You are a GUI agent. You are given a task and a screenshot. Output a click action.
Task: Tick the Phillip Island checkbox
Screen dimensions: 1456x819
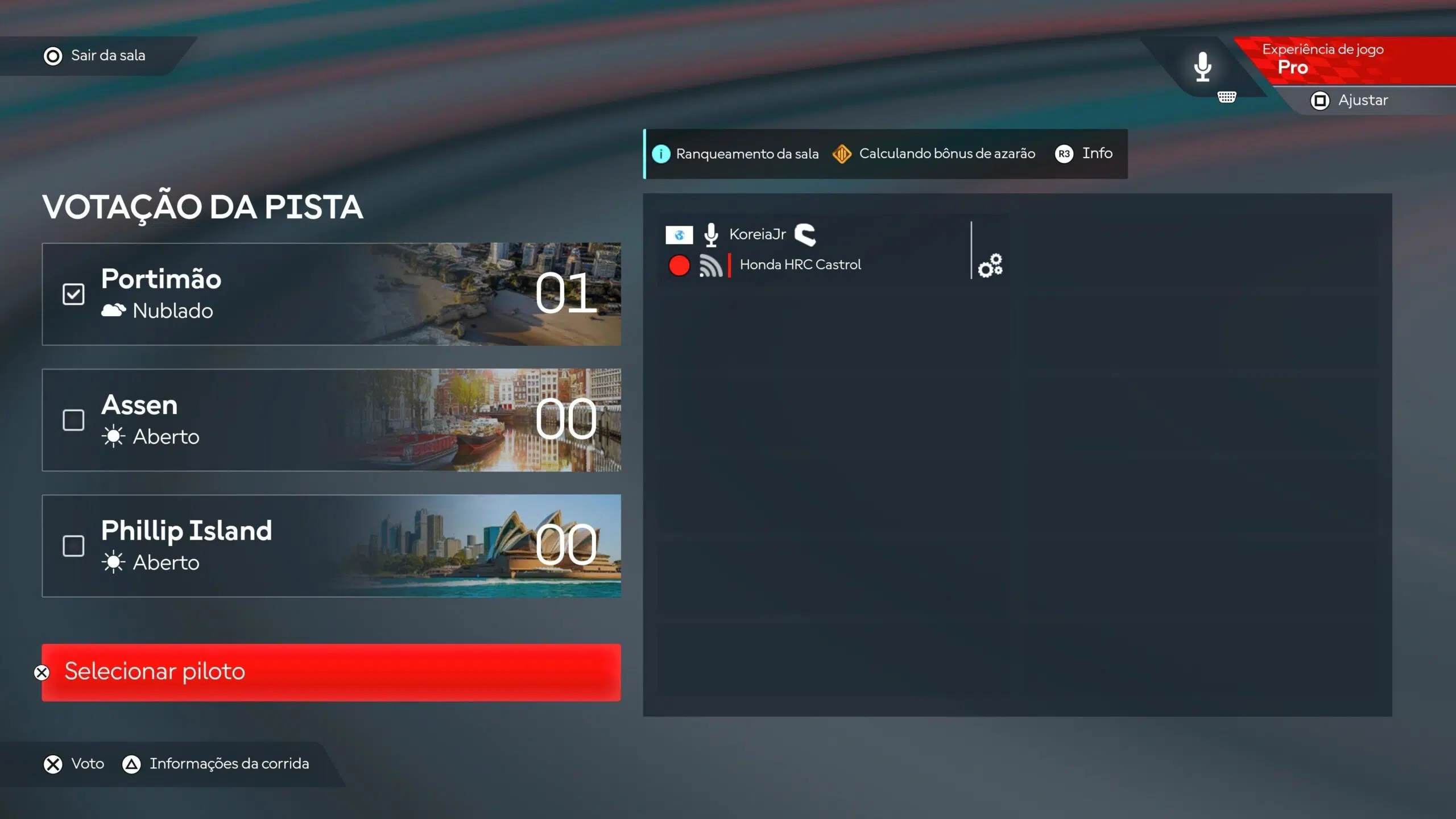pyautogui.click(x=73, y=546)
